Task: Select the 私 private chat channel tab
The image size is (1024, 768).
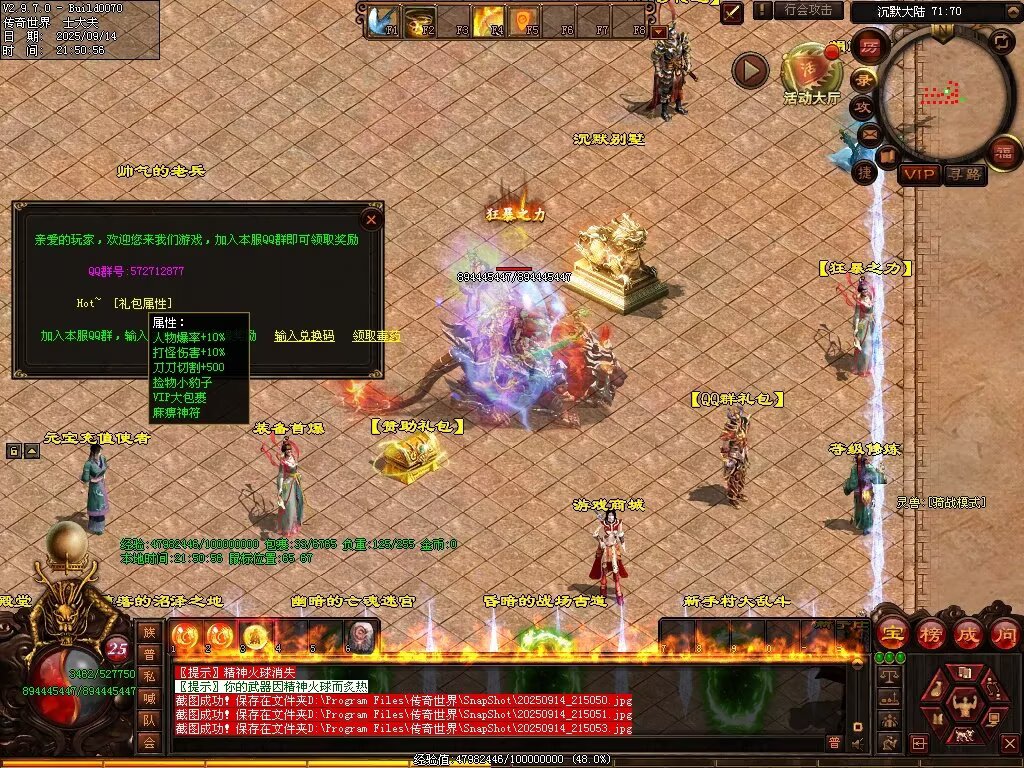Action: pyautogui.click(x=149, y=675)
